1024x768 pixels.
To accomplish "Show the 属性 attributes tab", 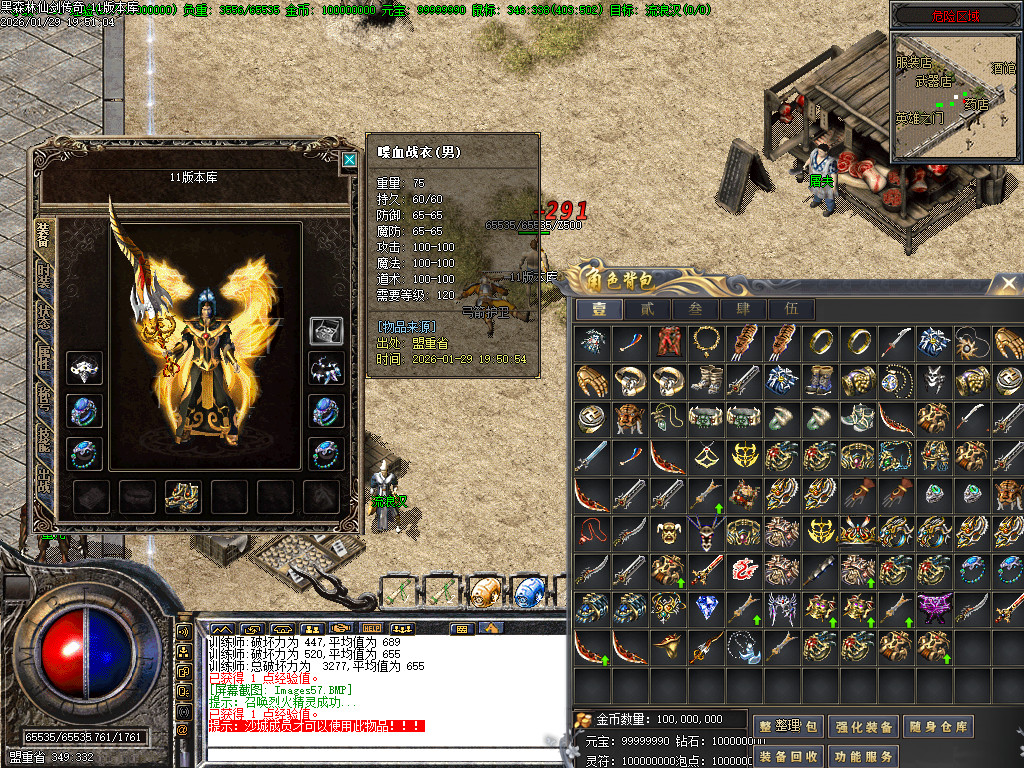I will coord(43,355).
